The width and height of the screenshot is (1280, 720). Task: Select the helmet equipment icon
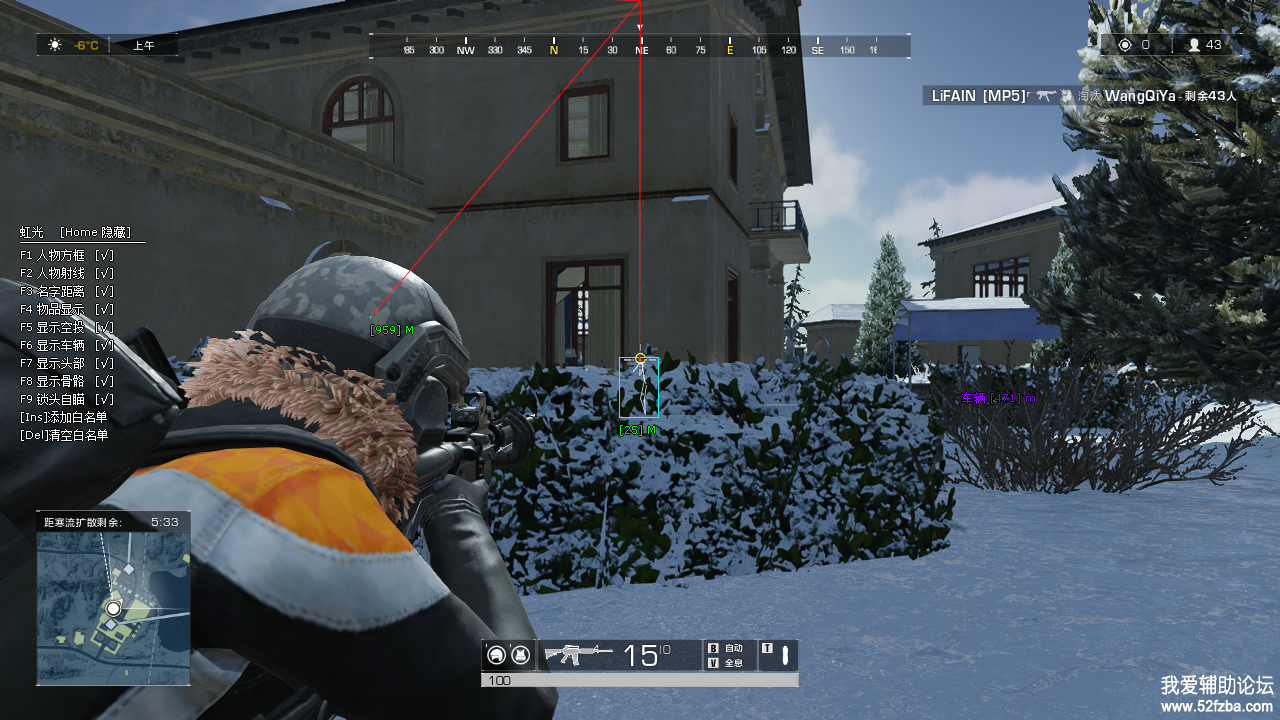496,656
